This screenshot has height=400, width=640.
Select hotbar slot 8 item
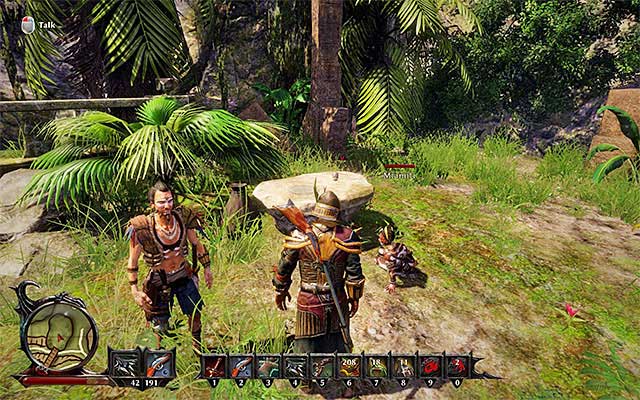[403, 366]
